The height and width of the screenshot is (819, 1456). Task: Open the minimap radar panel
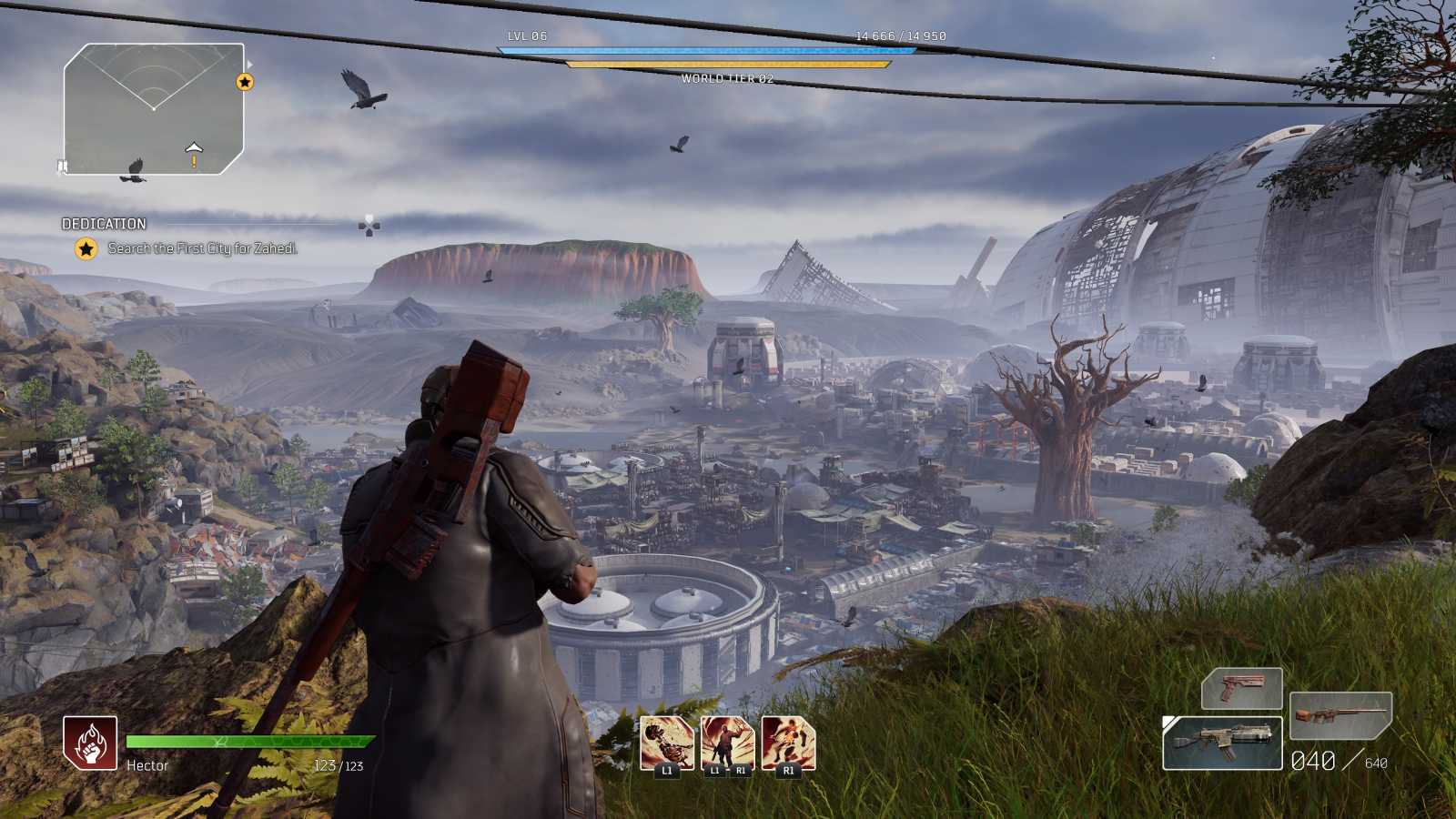click(153, 108)
